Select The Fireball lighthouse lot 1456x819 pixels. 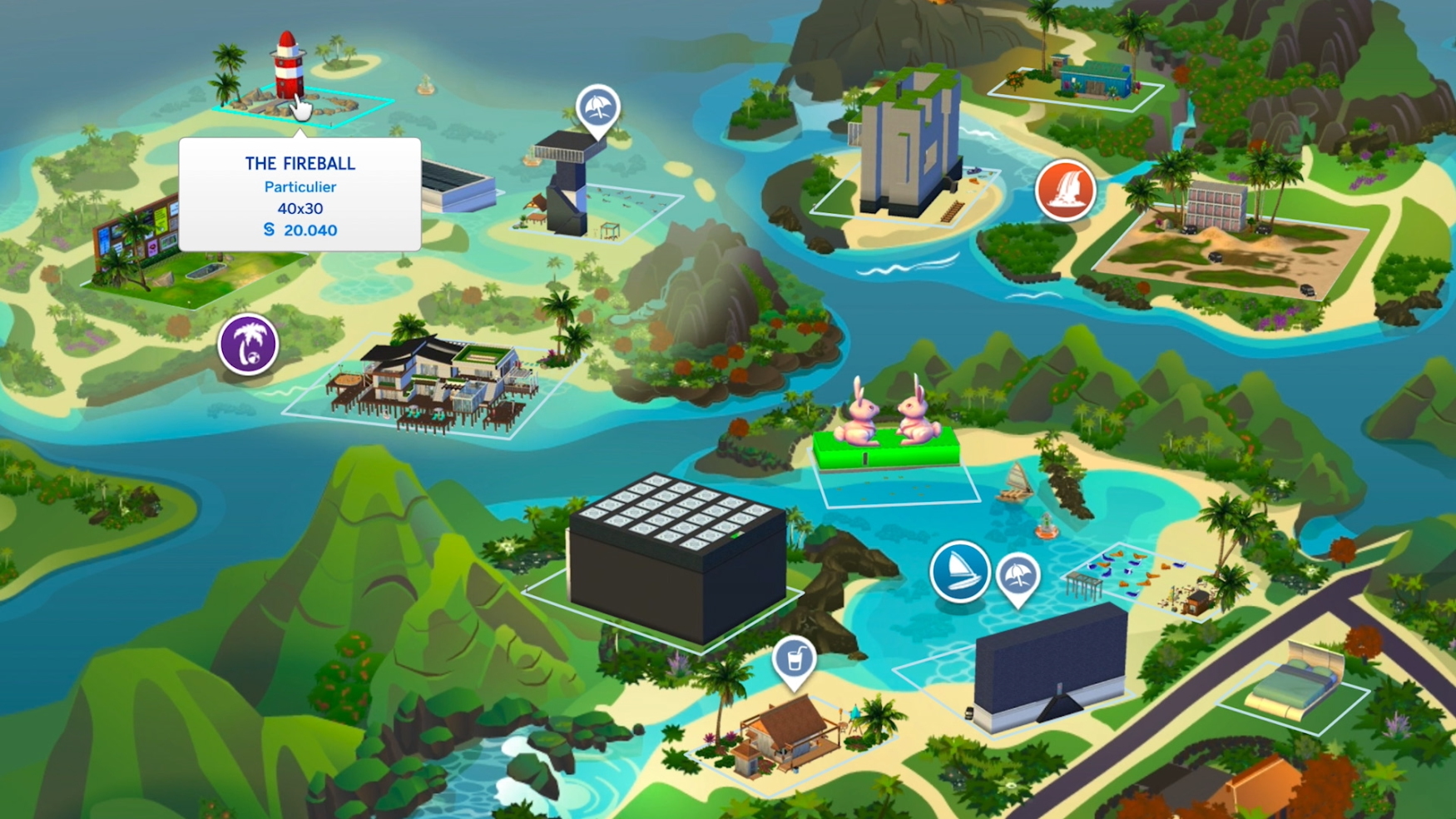[x=288, y=73]
